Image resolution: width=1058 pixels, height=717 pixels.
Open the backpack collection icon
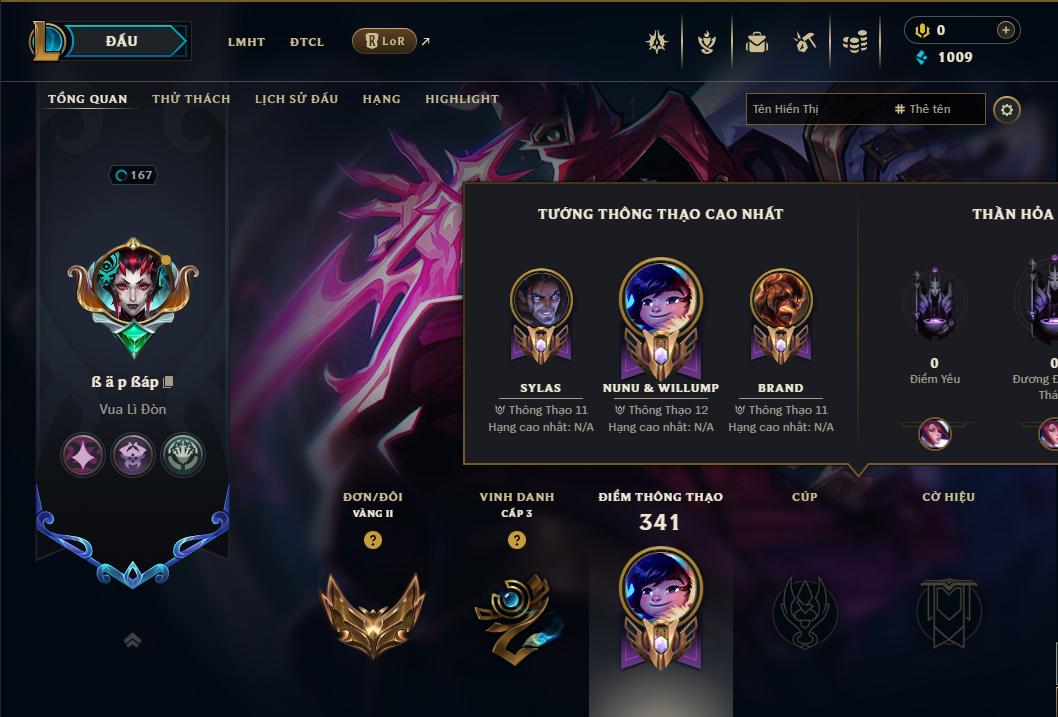coord(757,42)
